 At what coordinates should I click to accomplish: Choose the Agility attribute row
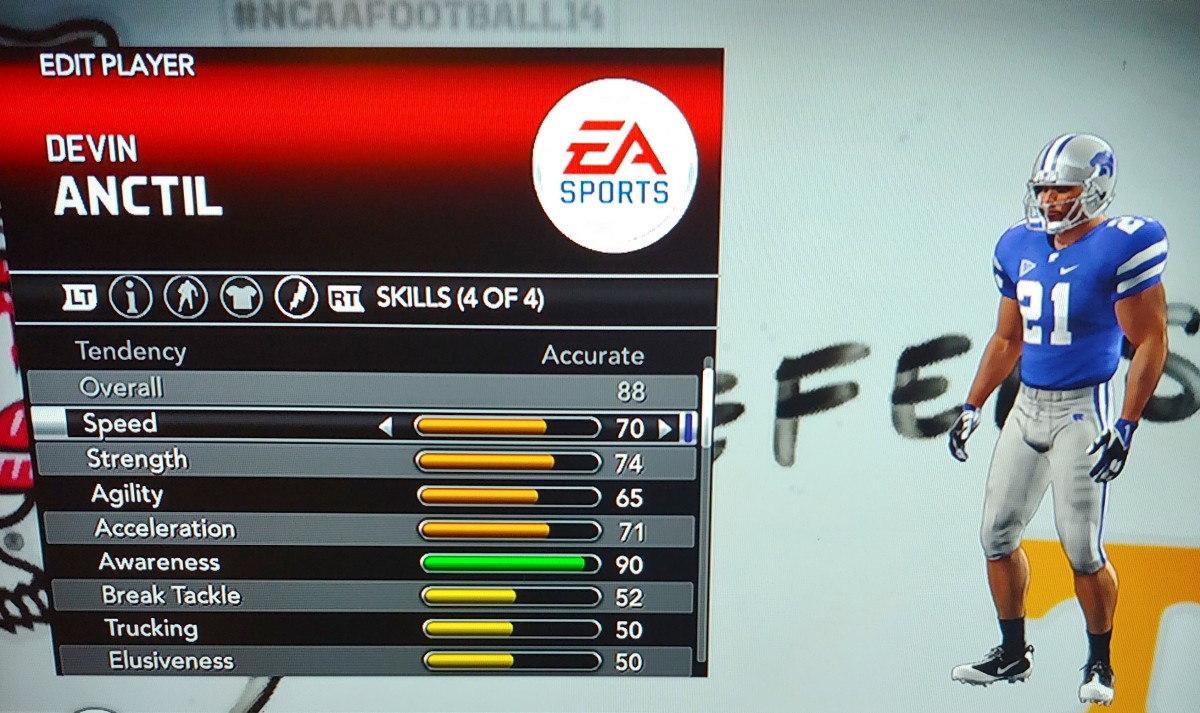coord(362,496)
